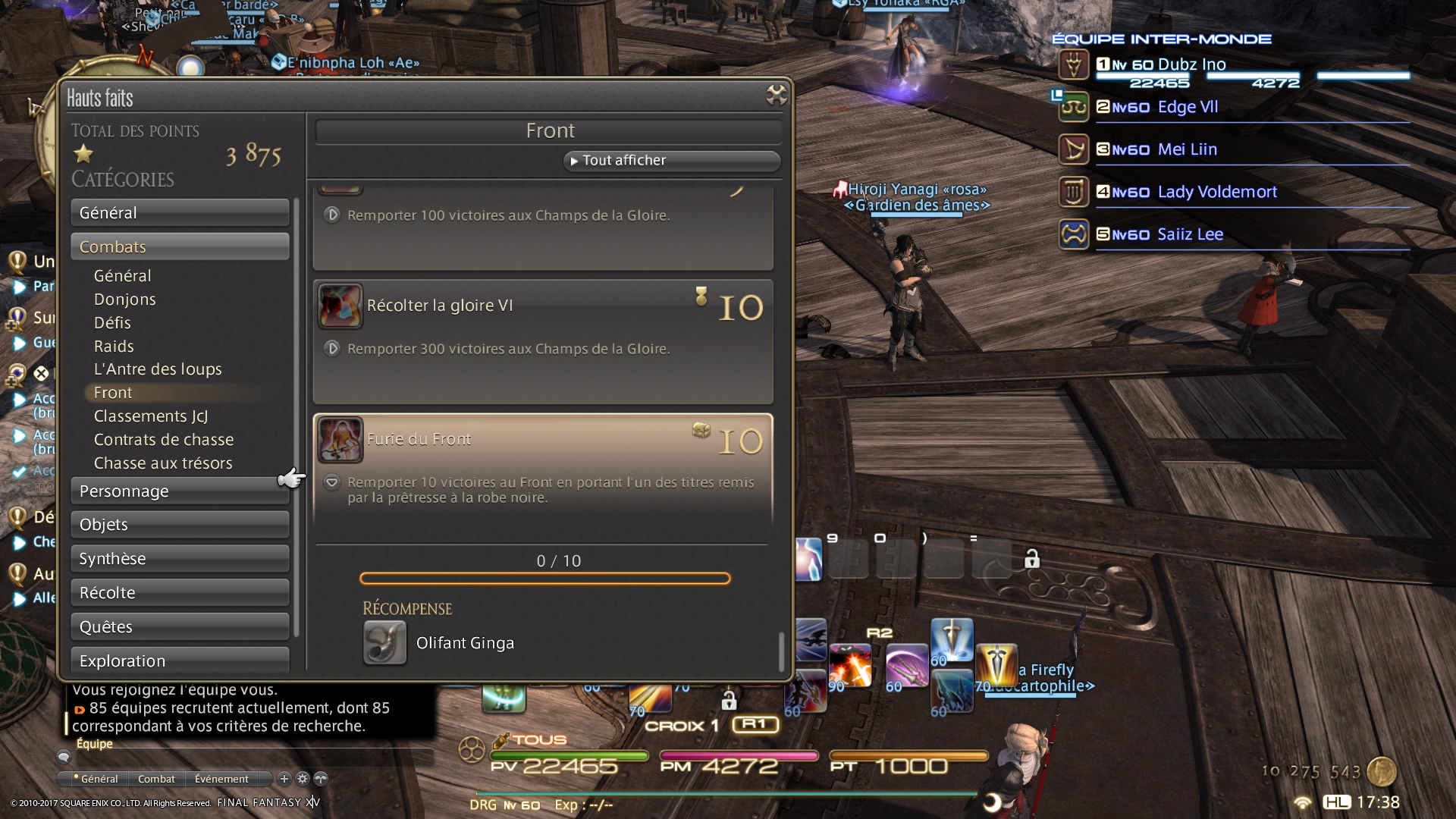The width and height of the screenshot is (1456, 819).
Task: Open the Quêtes category
Action: pos(180,627)
